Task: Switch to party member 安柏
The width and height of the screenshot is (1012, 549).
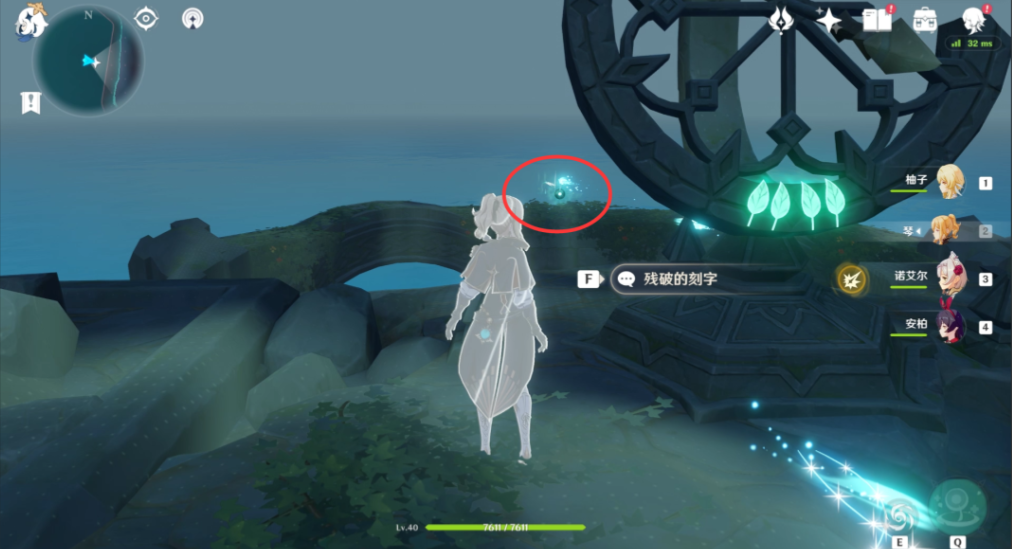Action: 948,326
